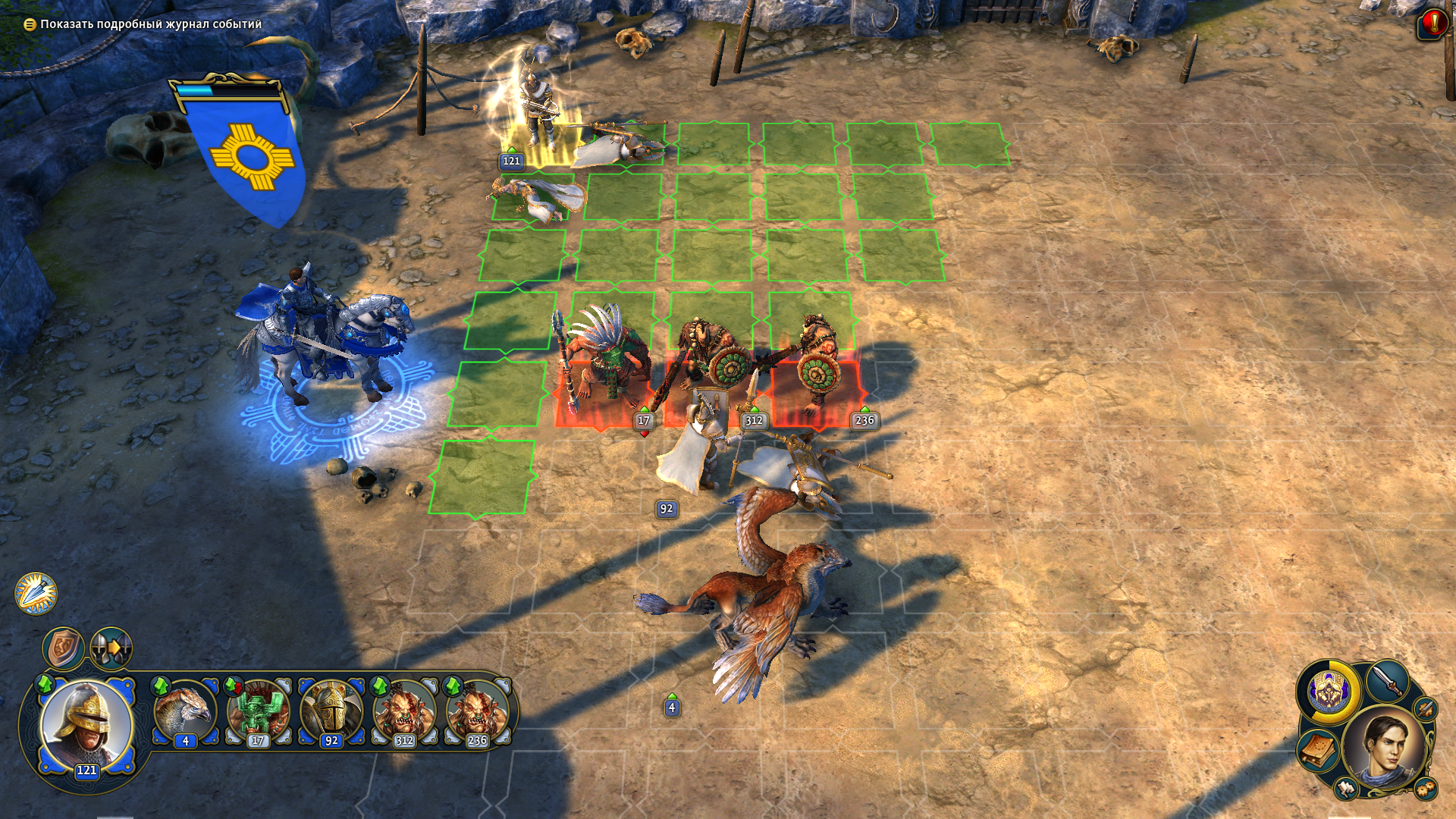1456x819 pixels.
Task: Select the gold-helmeted knight portrait
Action: [331, 713]
